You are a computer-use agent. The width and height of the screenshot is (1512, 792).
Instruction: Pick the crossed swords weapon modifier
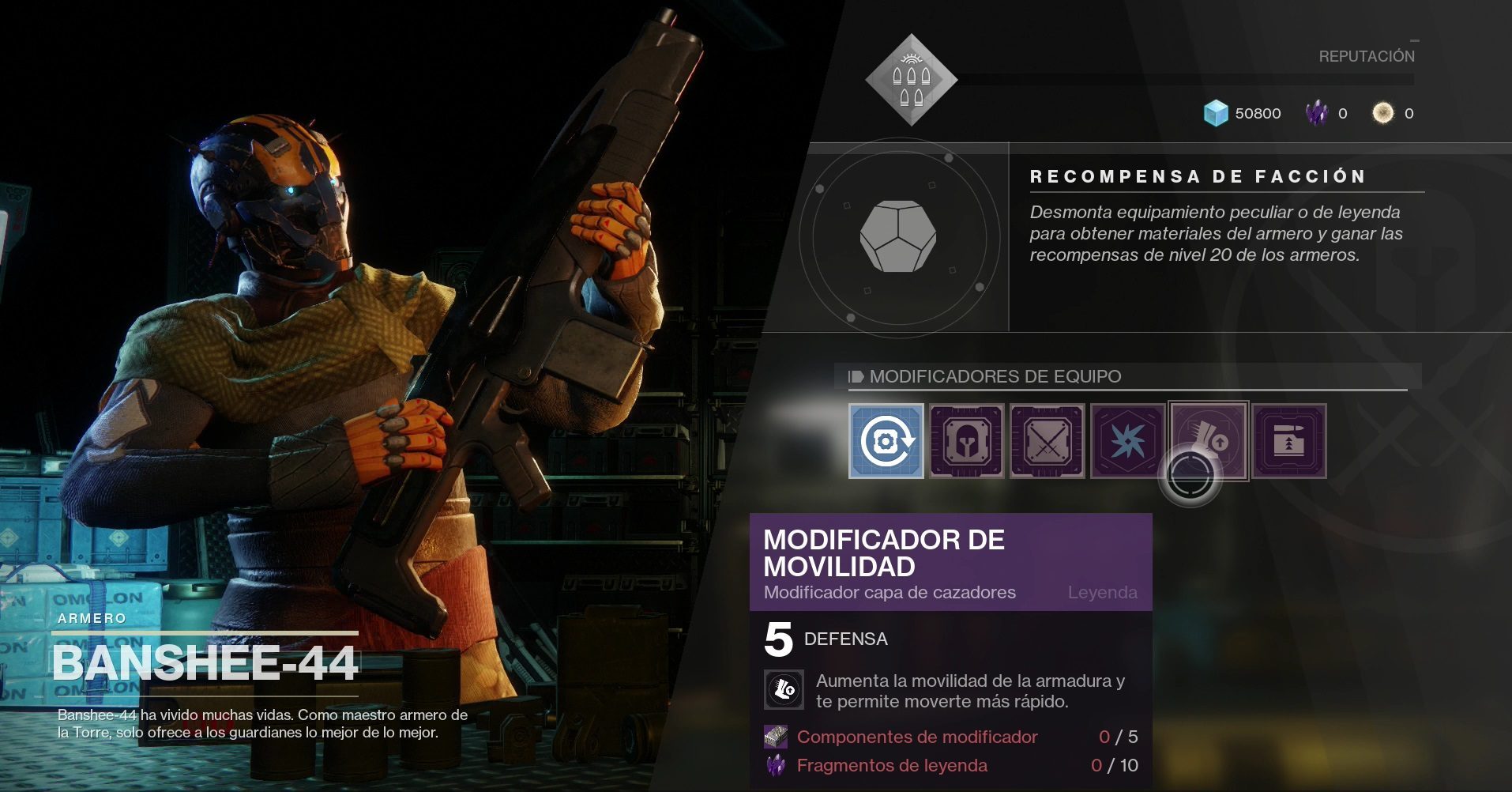pyautogui.click(x=1047, y=441)
